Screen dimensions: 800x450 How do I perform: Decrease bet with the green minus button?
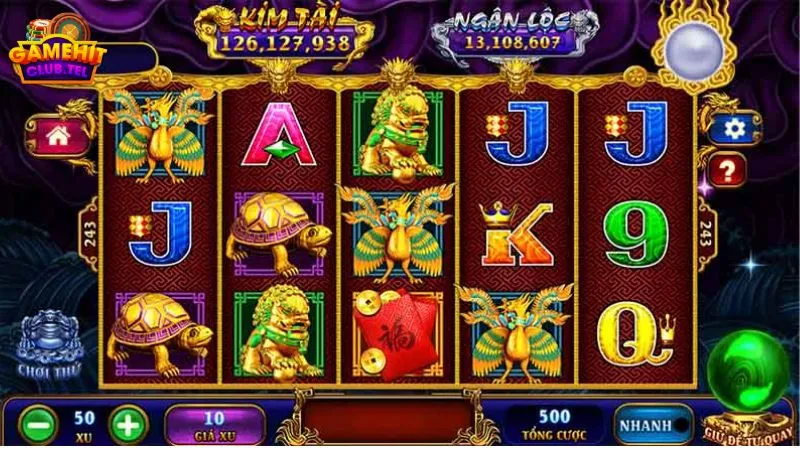point(34,423)
